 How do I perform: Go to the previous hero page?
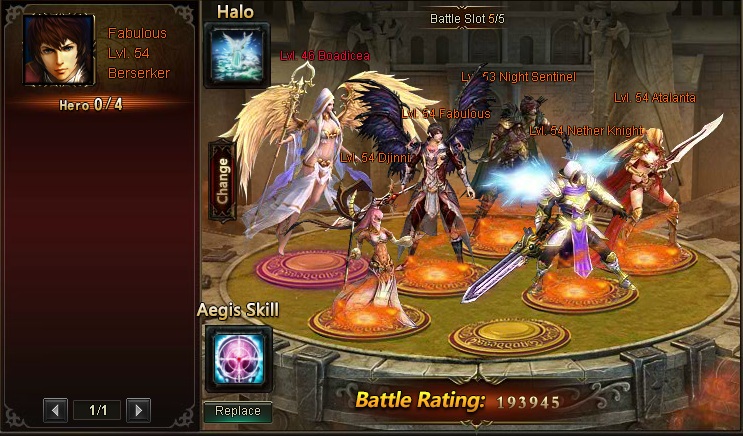coord(56,410)
